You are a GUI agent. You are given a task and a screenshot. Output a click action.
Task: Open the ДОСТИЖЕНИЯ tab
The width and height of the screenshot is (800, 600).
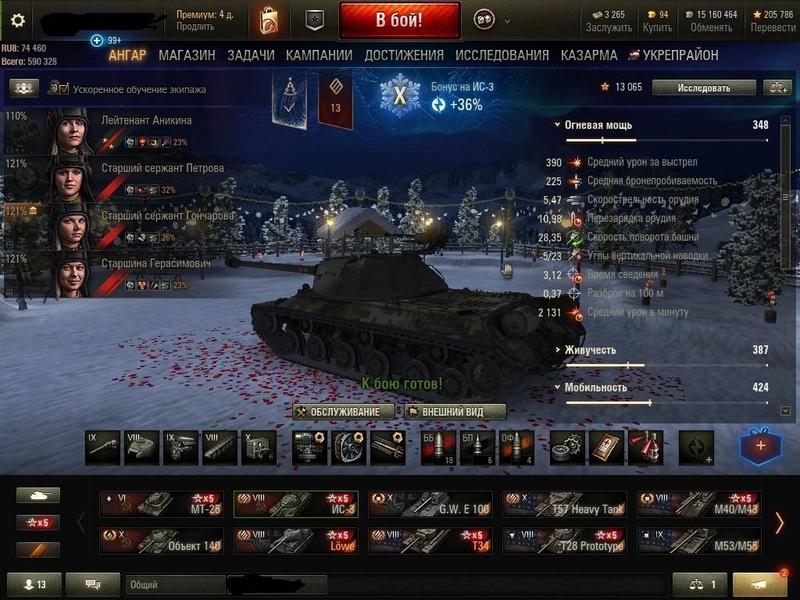[x=404, y=56]
